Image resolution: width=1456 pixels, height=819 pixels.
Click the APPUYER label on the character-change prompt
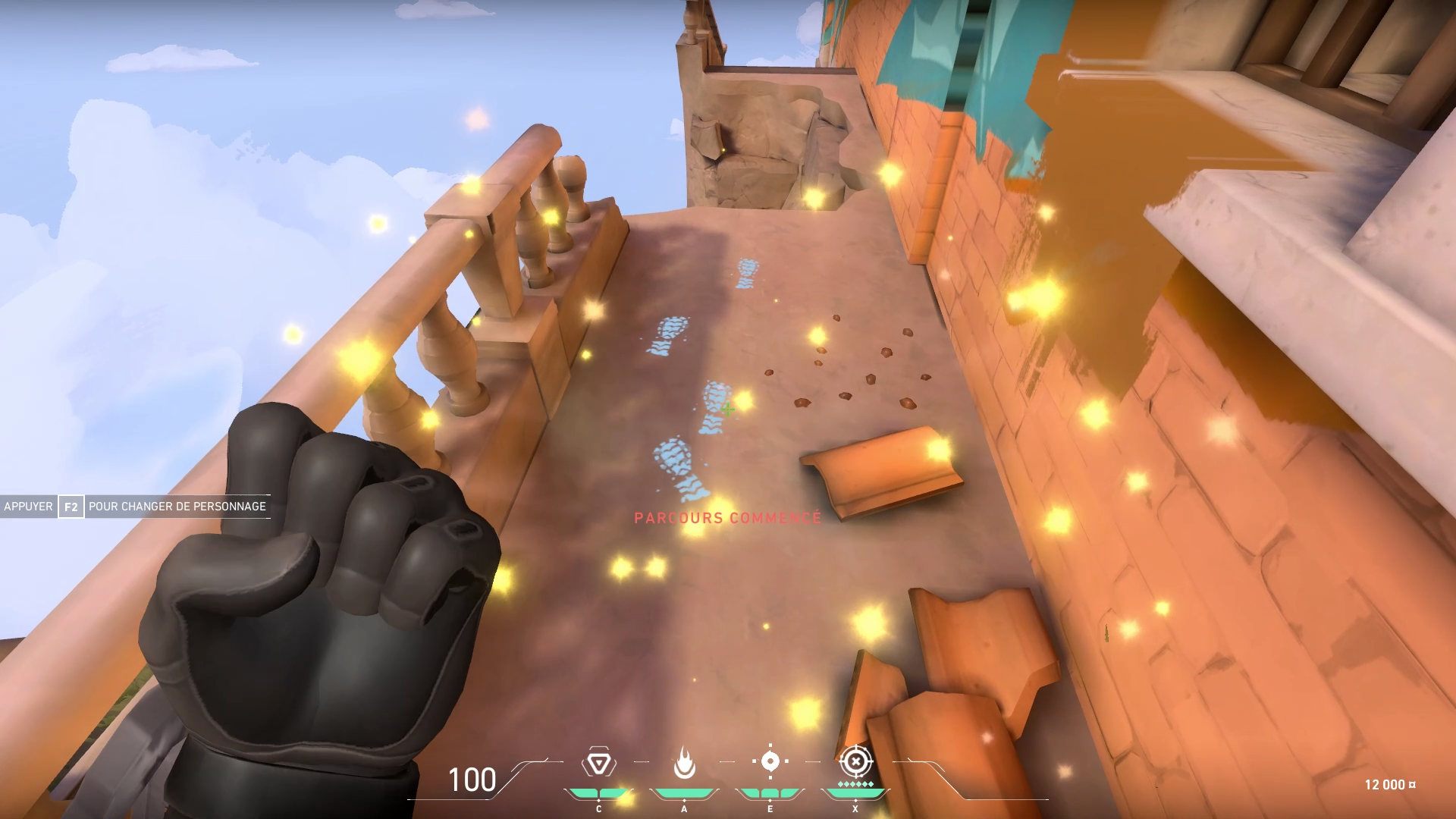[x=28, y=507]
